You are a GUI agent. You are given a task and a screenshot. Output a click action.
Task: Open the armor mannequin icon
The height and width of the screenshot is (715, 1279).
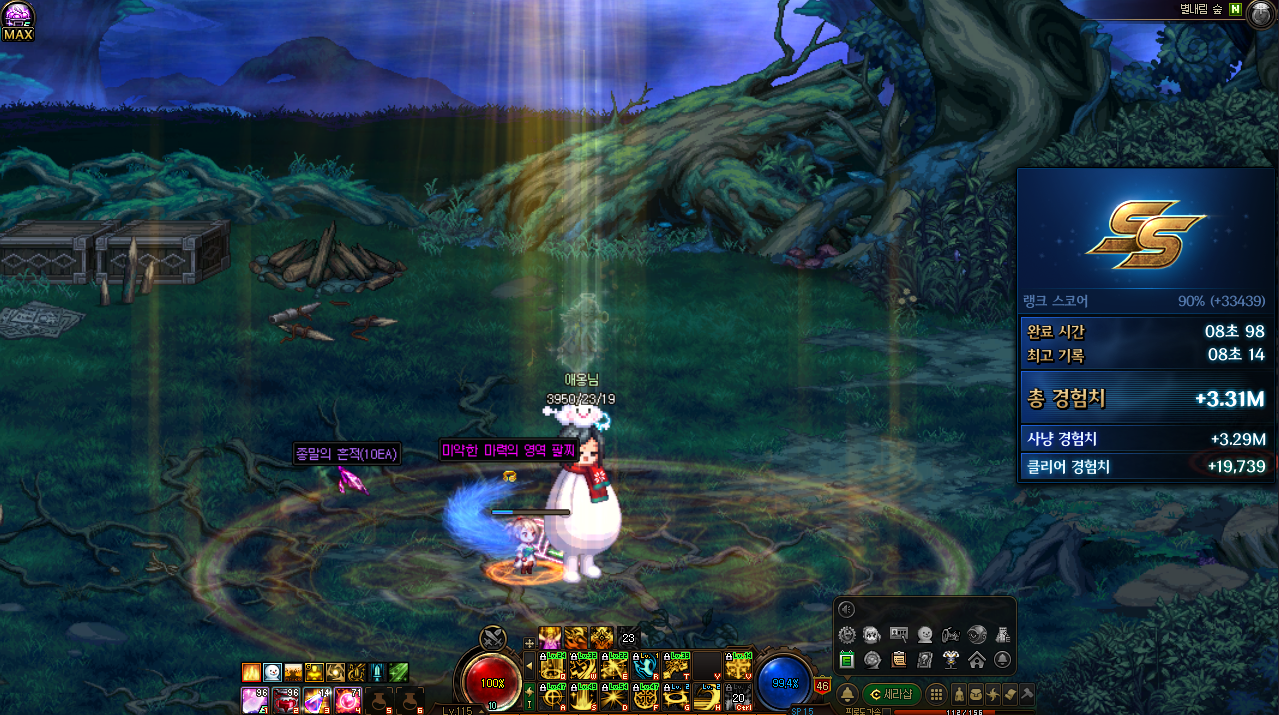click(x=950, y=659)
